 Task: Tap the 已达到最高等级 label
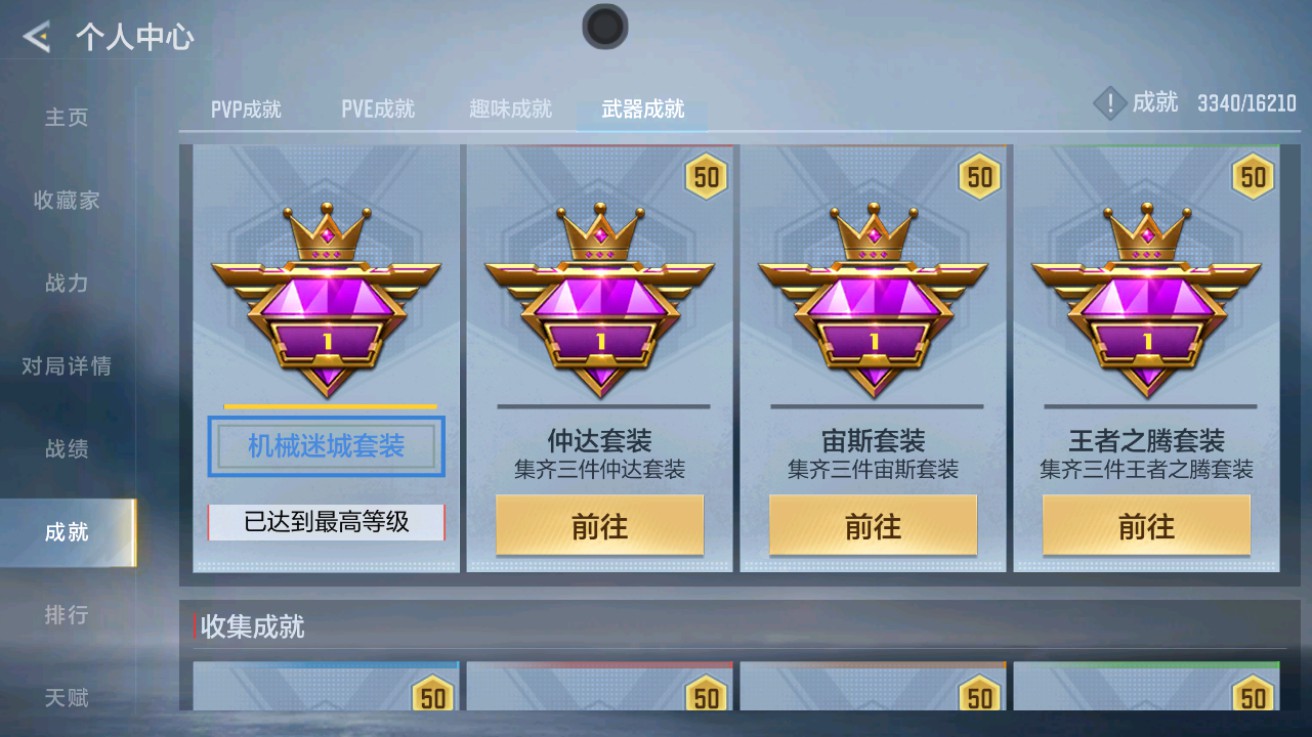326,522
